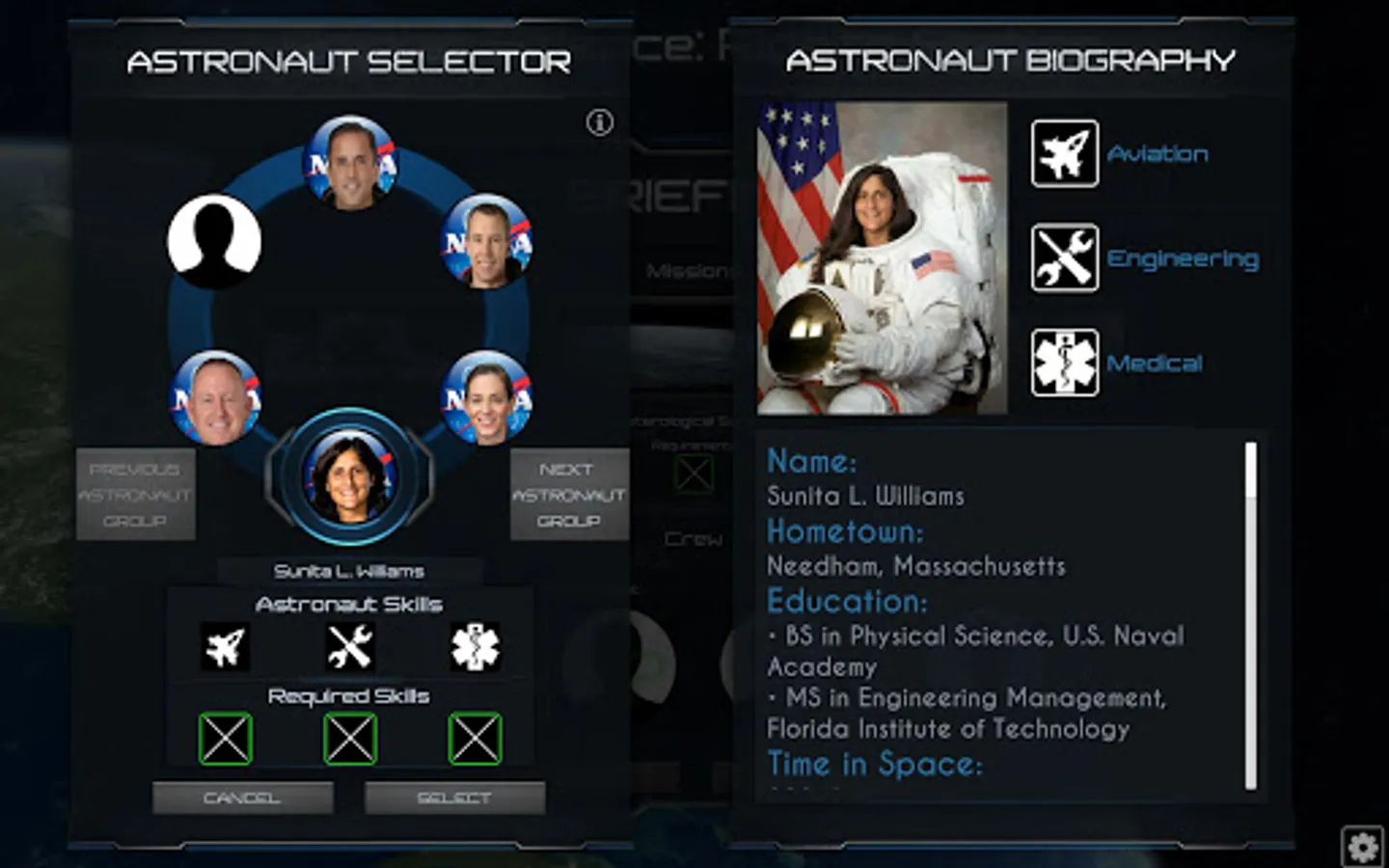Choose the blank silhouette astronaut slot

click(214, 241)
